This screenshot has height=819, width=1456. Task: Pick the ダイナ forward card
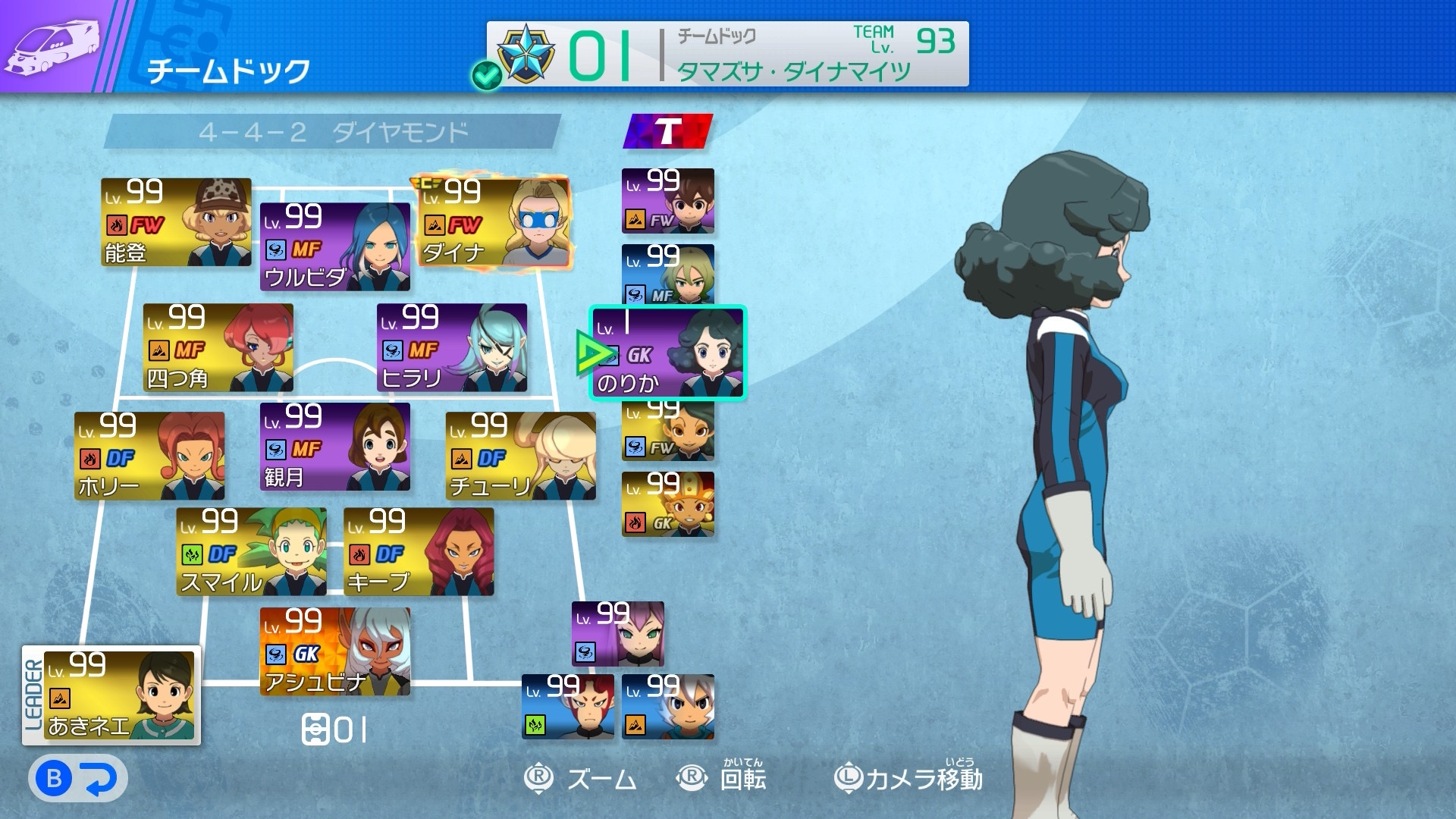coord(494,222)
